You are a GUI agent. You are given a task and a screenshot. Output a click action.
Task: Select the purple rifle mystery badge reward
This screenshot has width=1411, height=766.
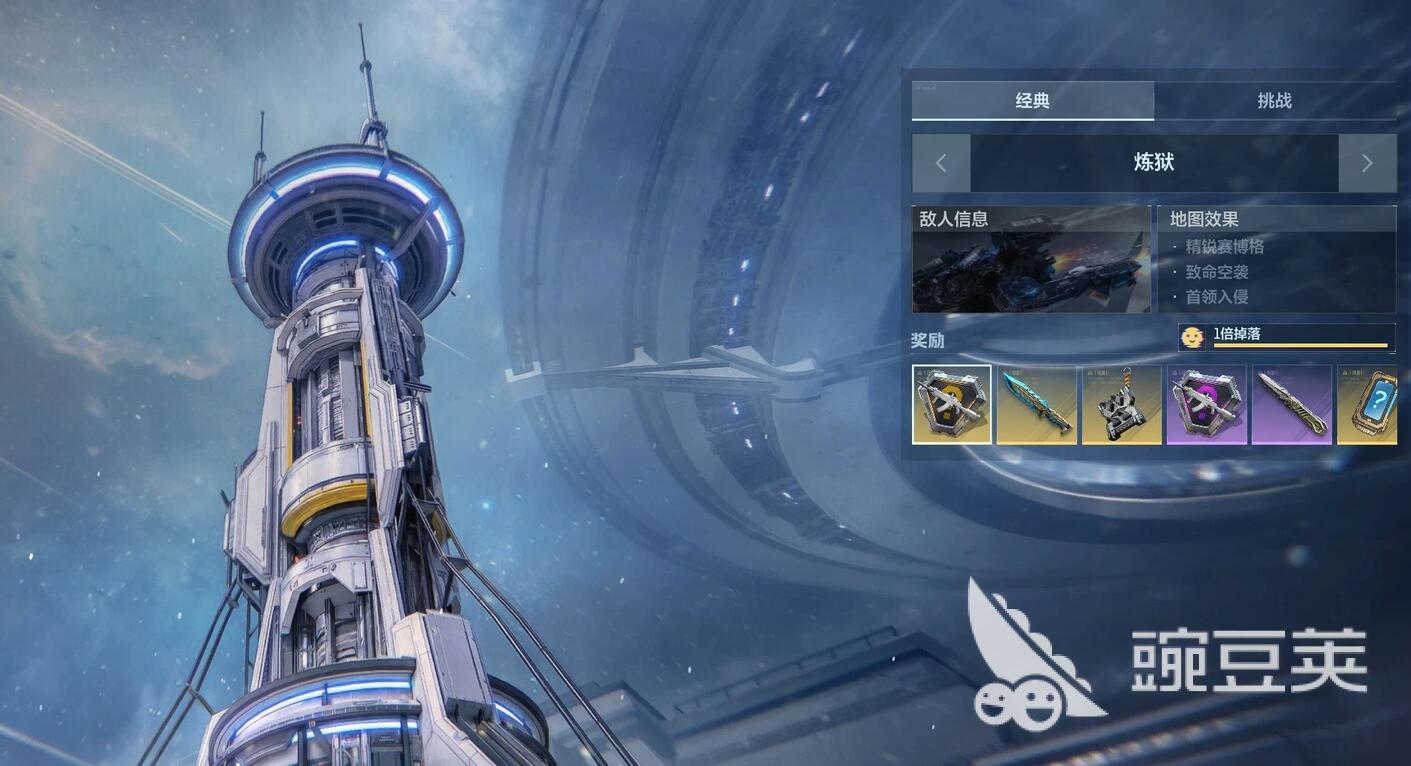click(1207, 404)
